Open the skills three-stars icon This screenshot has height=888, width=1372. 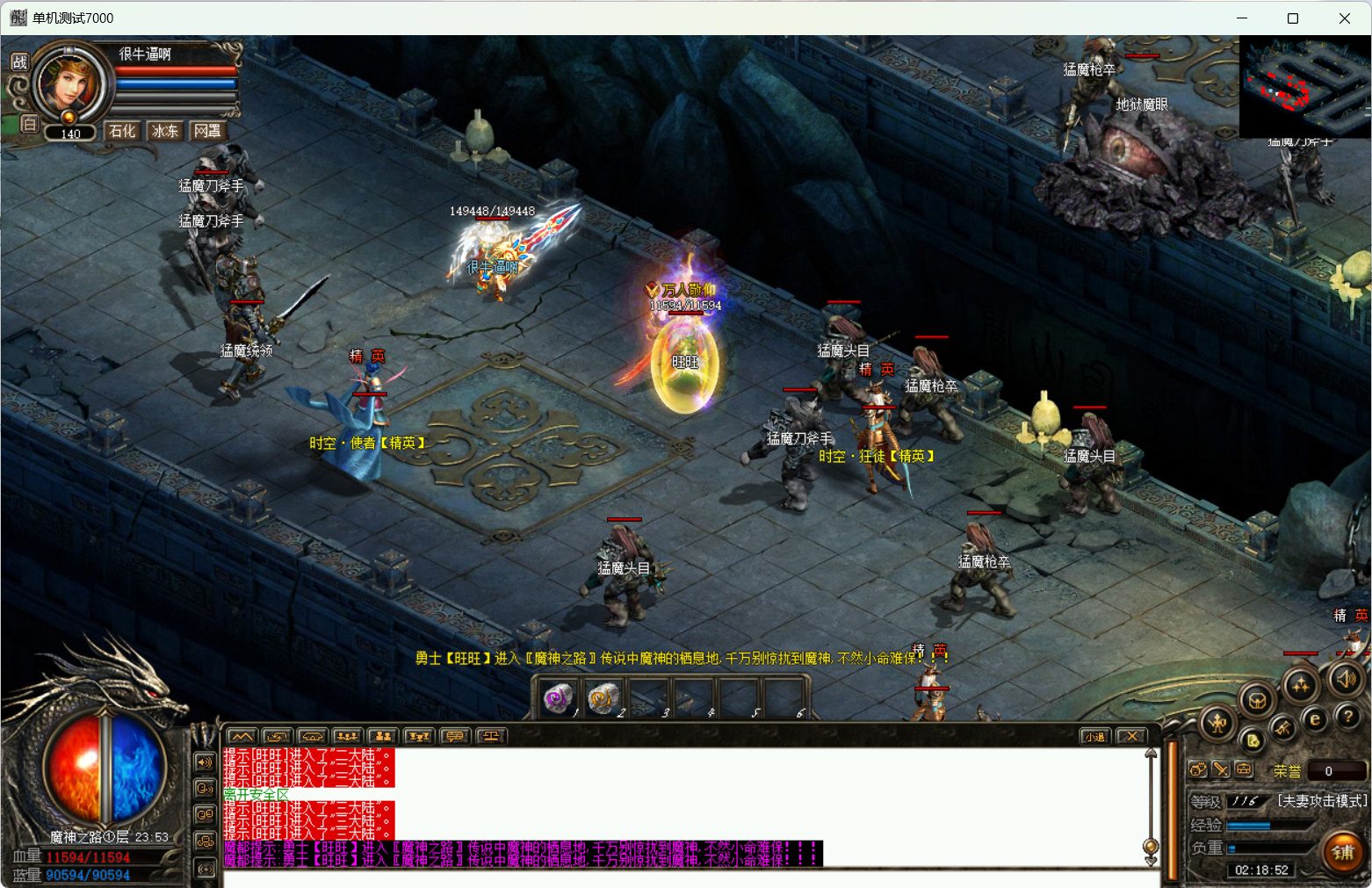pos(1300,685)
